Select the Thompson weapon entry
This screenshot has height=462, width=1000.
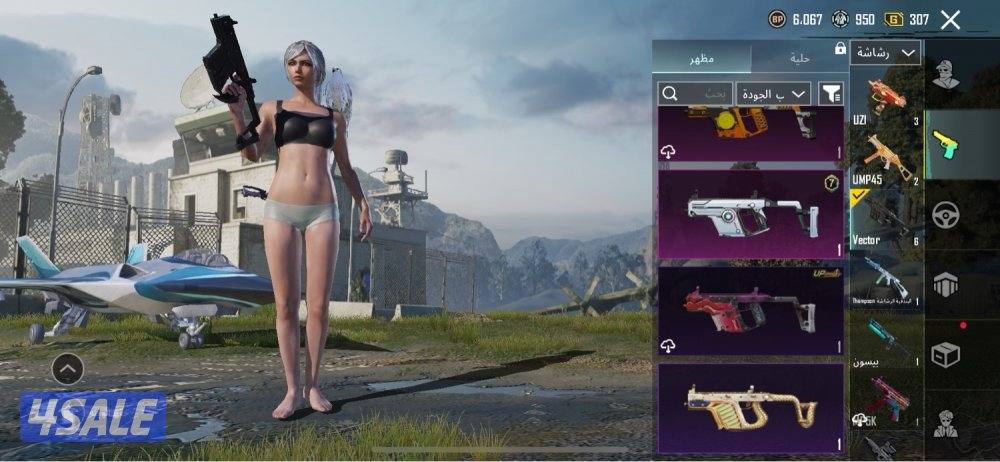coord(886,280)
